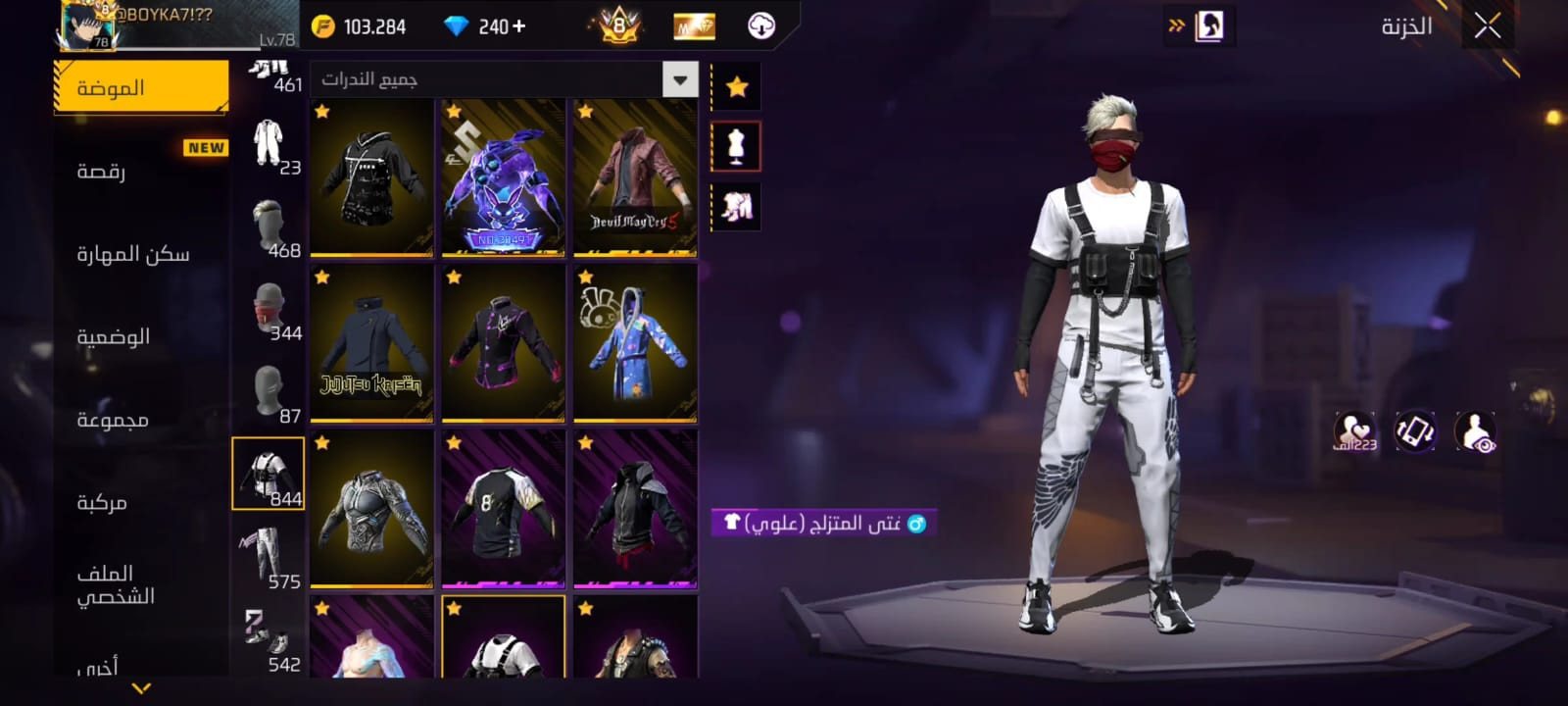Open the سكن المهارة skill skin tab
Viewport: 1568px width, 706px height.
[133, 255]
